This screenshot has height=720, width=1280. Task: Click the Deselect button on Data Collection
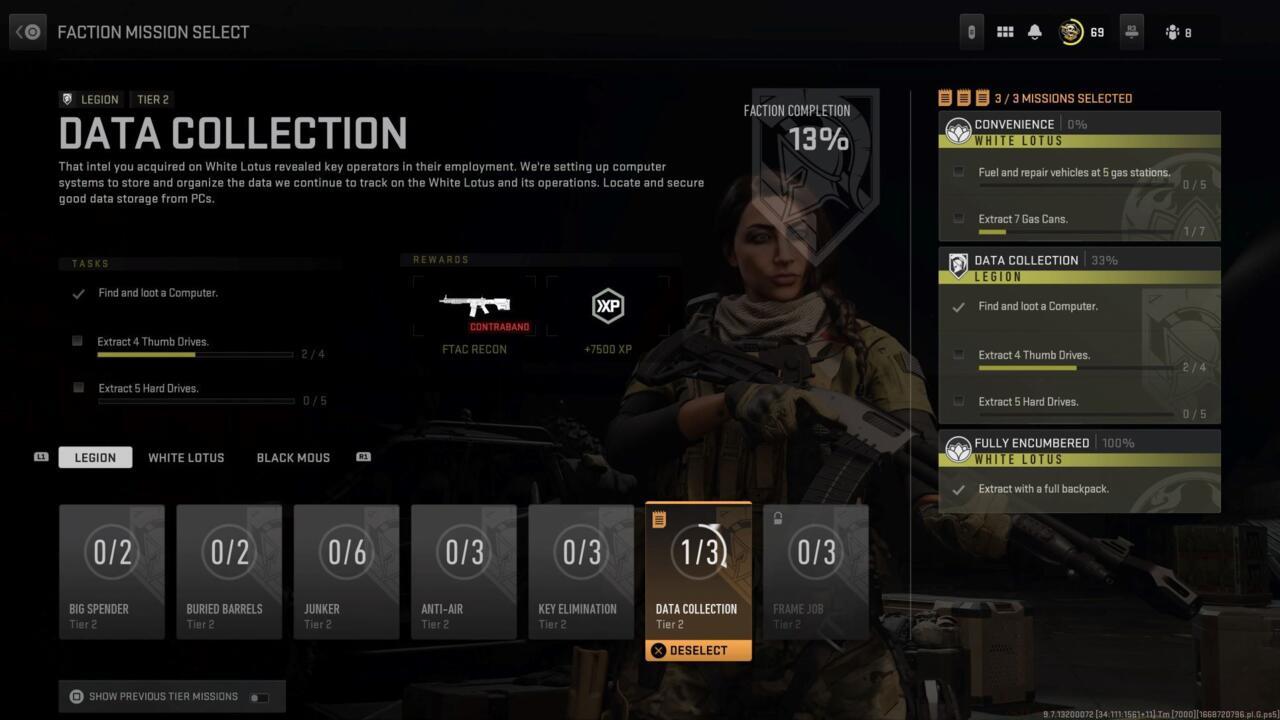(x=697, y=650)
